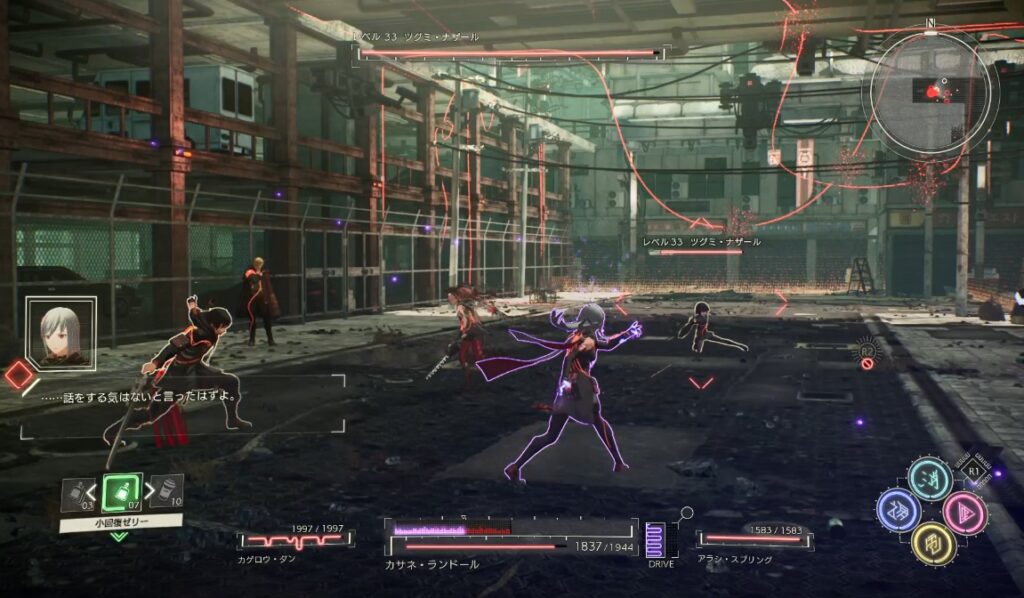
Task: Select the DRIVE gauge indicator
Action: (656, 541)
